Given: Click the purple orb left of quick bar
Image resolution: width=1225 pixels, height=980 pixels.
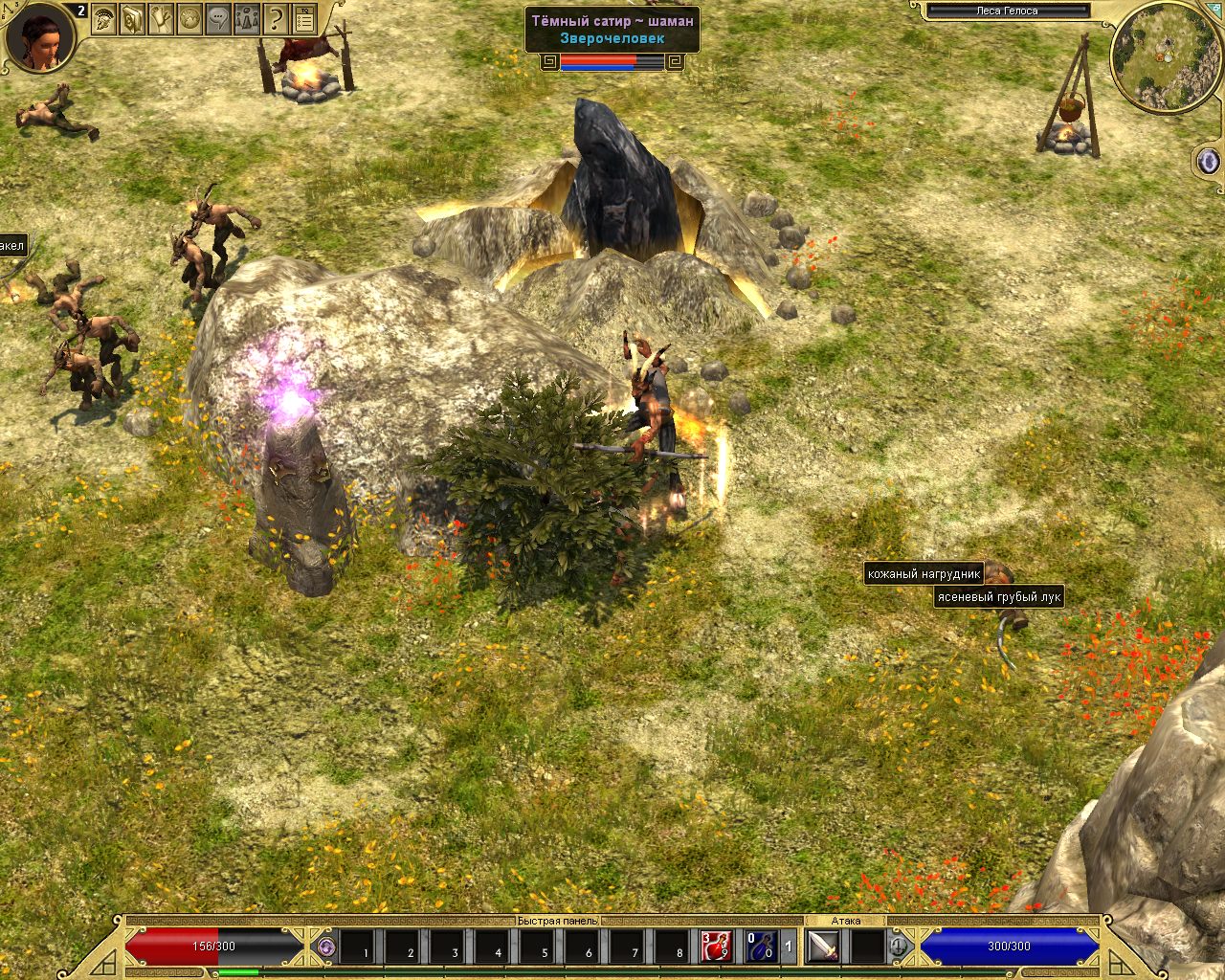Looking at the screenshot, I should [326, 947].
